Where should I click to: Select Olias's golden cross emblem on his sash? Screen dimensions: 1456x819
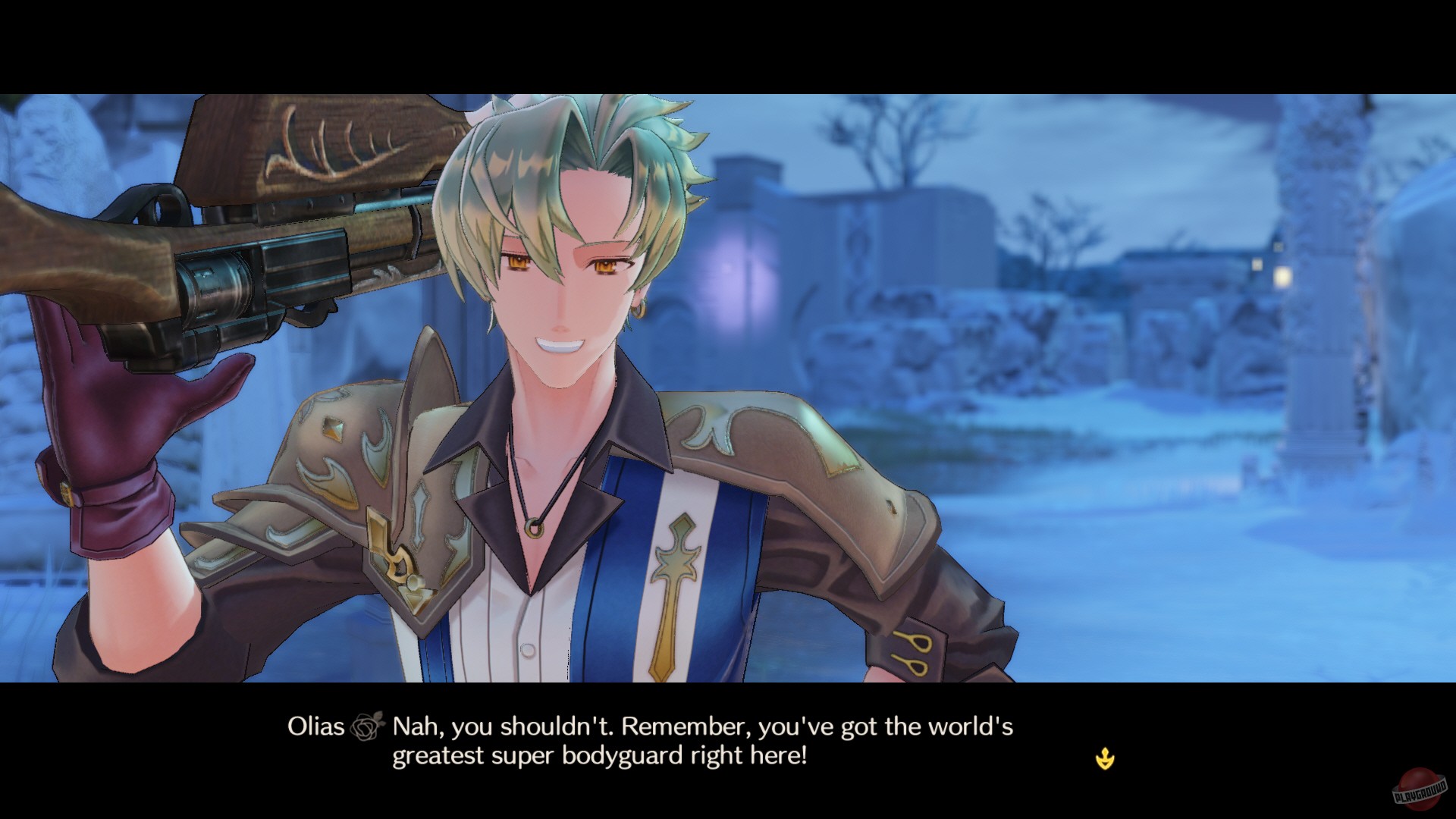(x=673, y=569)
